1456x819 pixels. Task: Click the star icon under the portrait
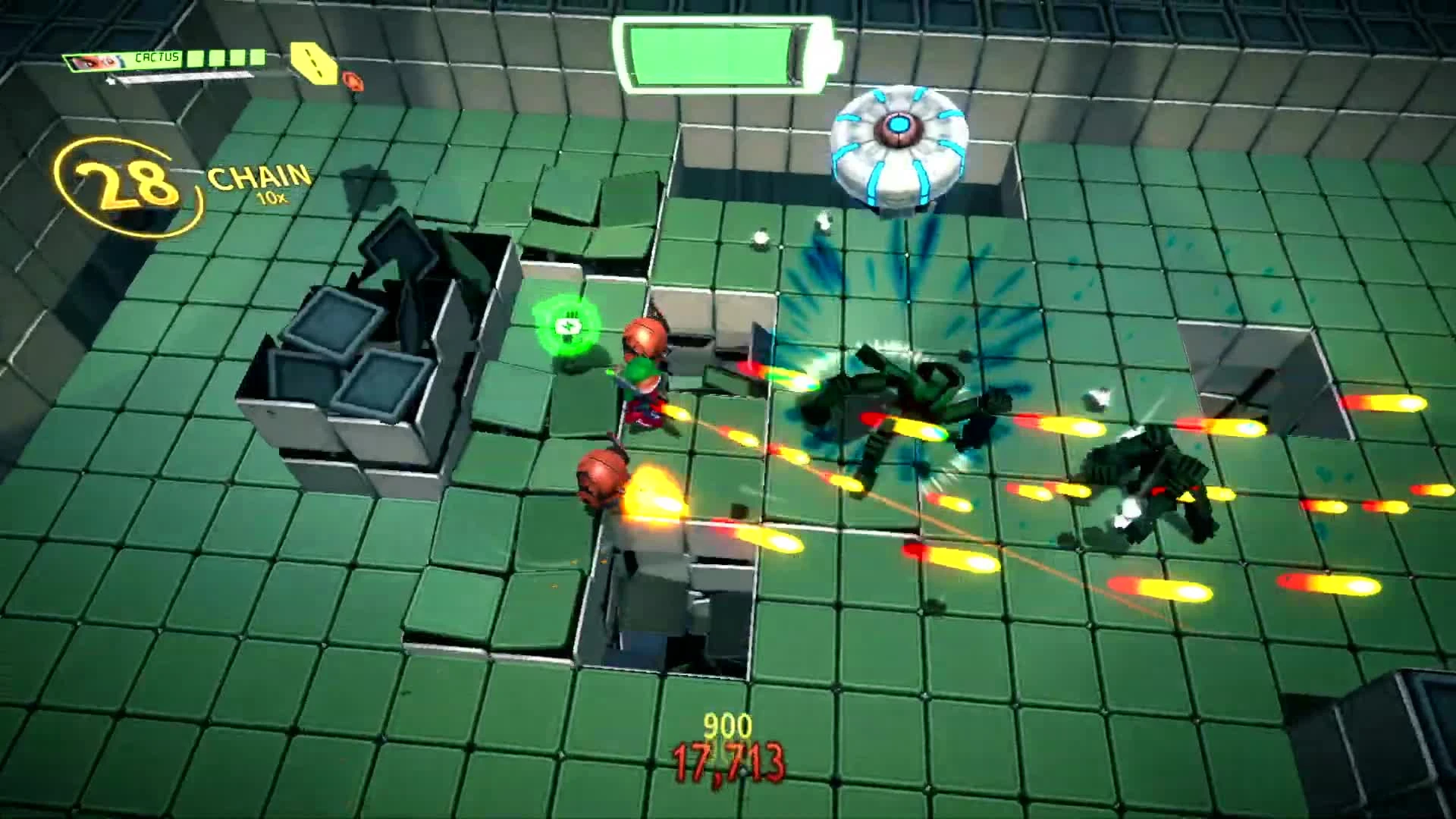pos(111,80)
